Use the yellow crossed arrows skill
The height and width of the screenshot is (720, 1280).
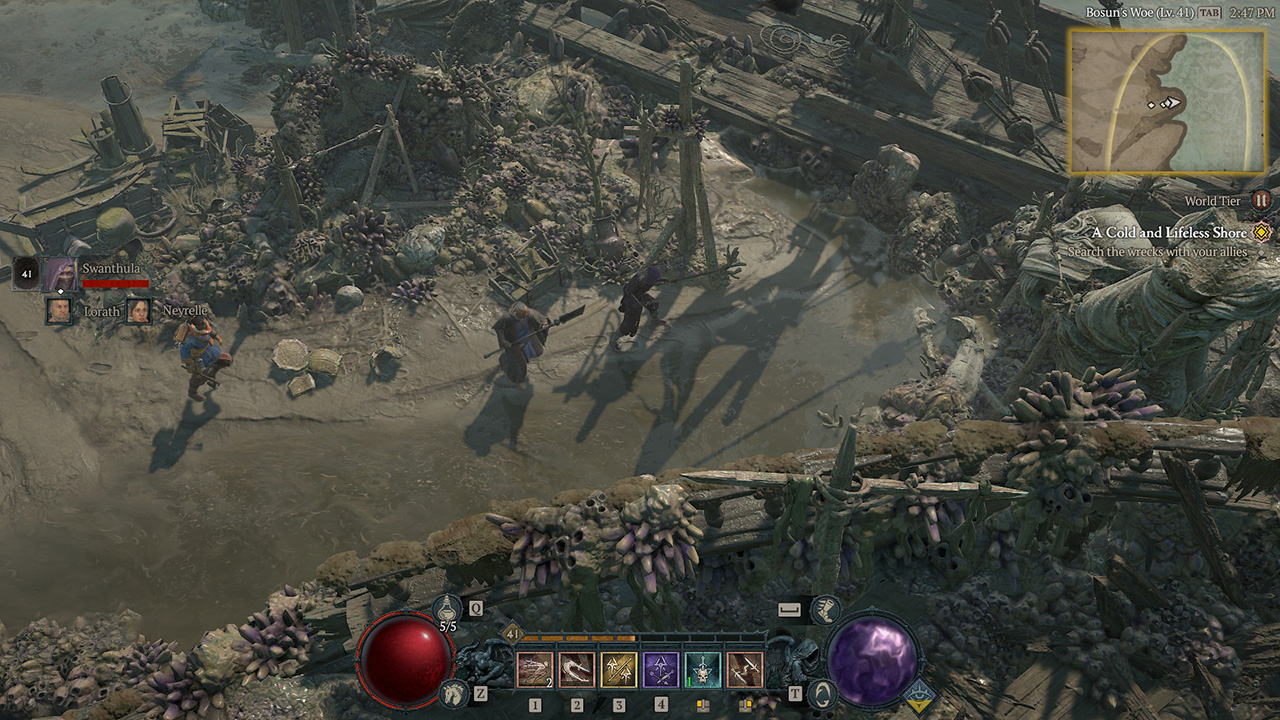click(x=619, y=669)
